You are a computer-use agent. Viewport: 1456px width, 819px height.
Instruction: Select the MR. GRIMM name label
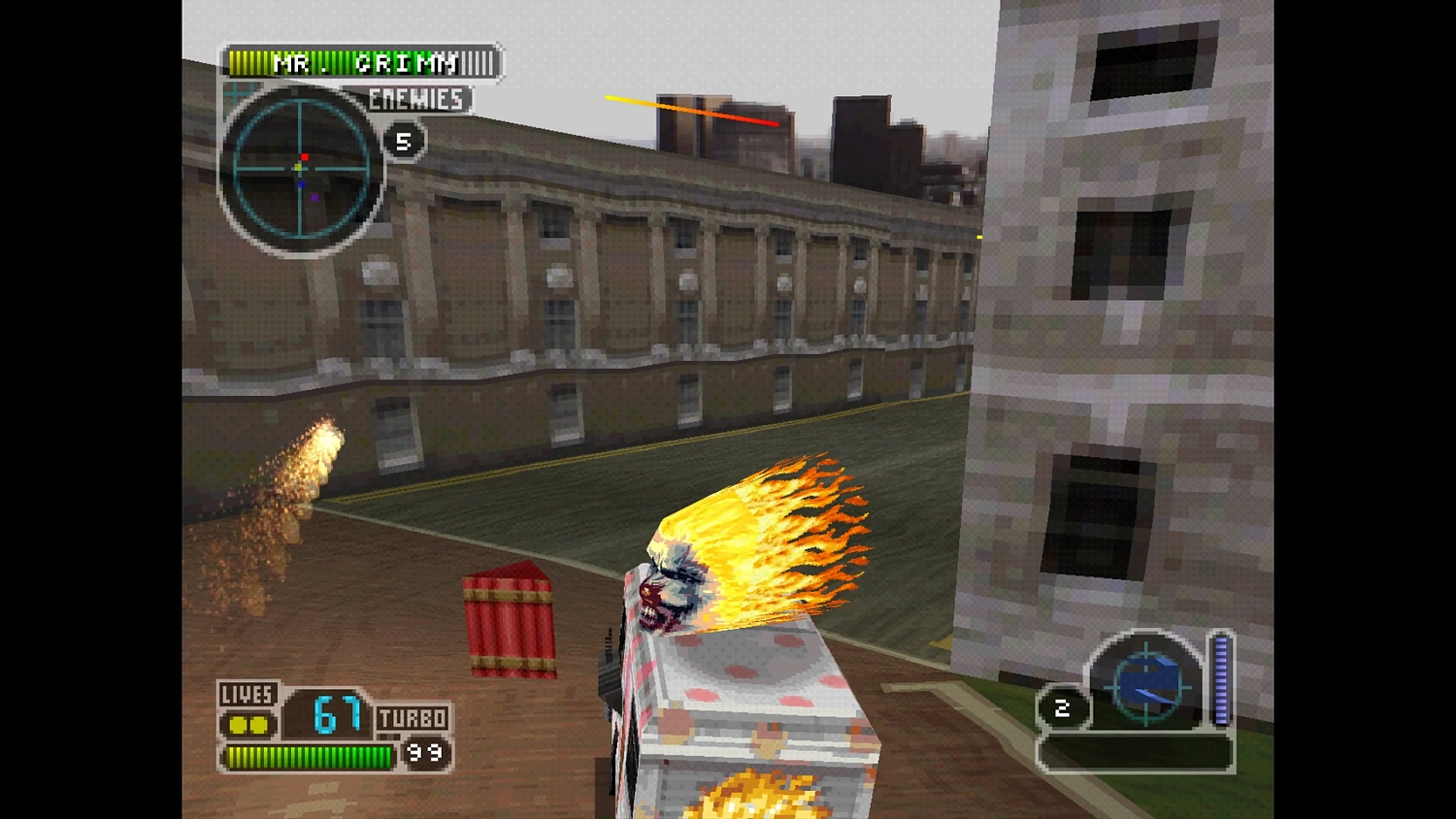tap(364, 63)
